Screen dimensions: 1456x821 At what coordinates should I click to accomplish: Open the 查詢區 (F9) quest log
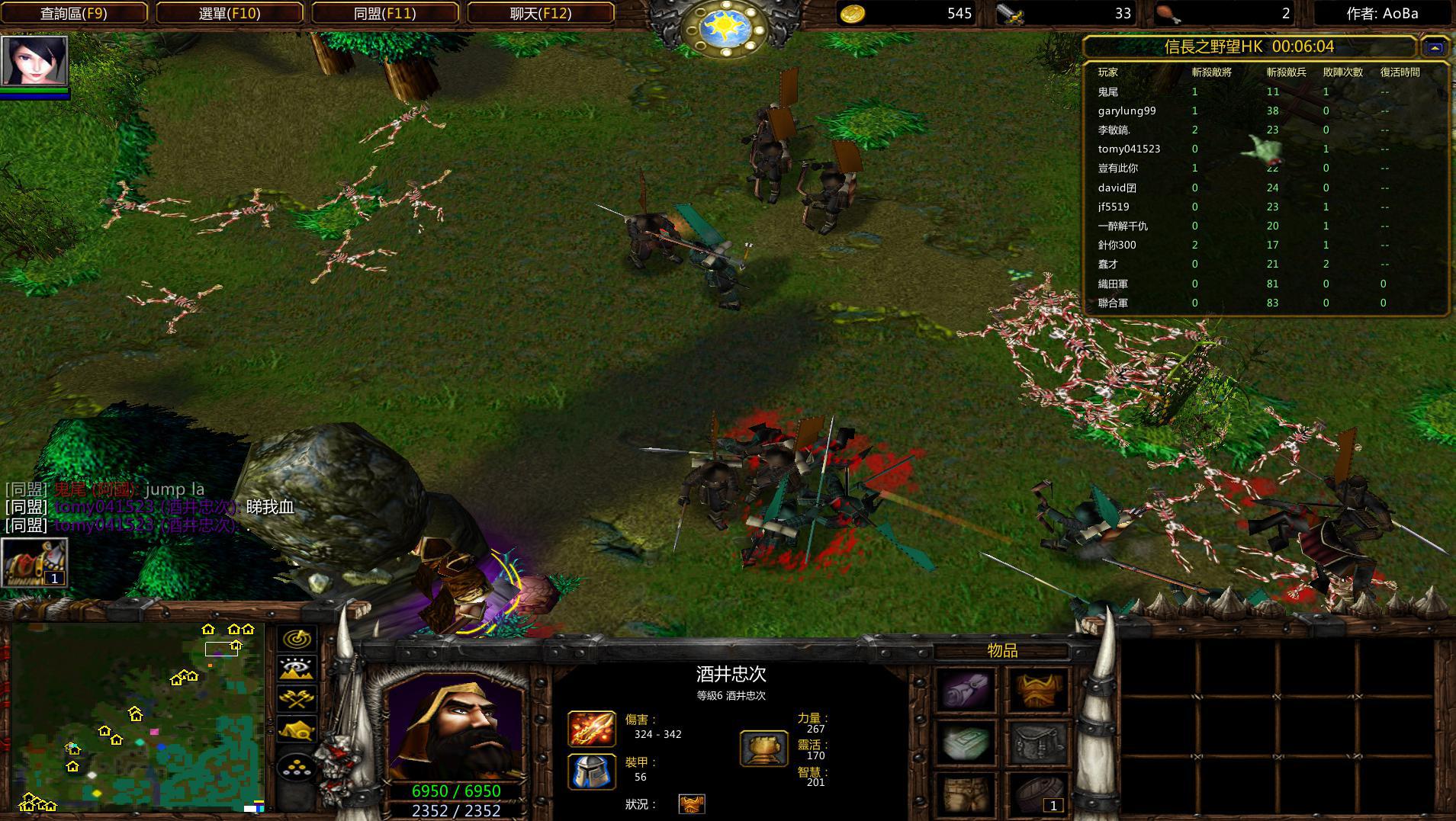point(74,13)
